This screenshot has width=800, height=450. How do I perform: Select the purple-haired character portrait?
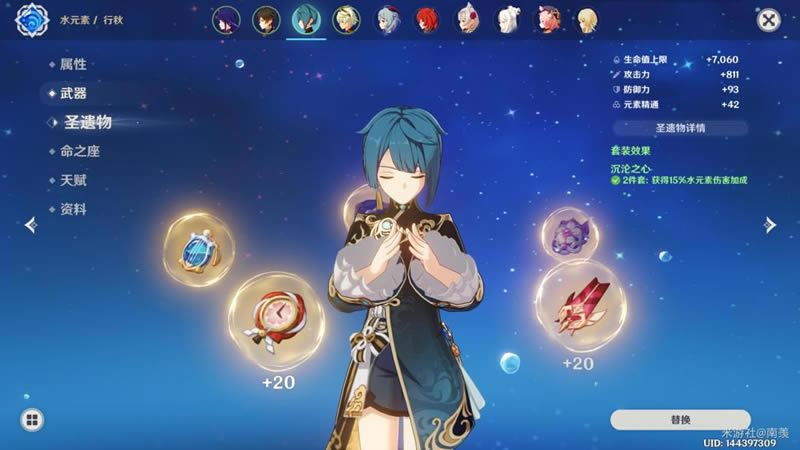(225, 19)
